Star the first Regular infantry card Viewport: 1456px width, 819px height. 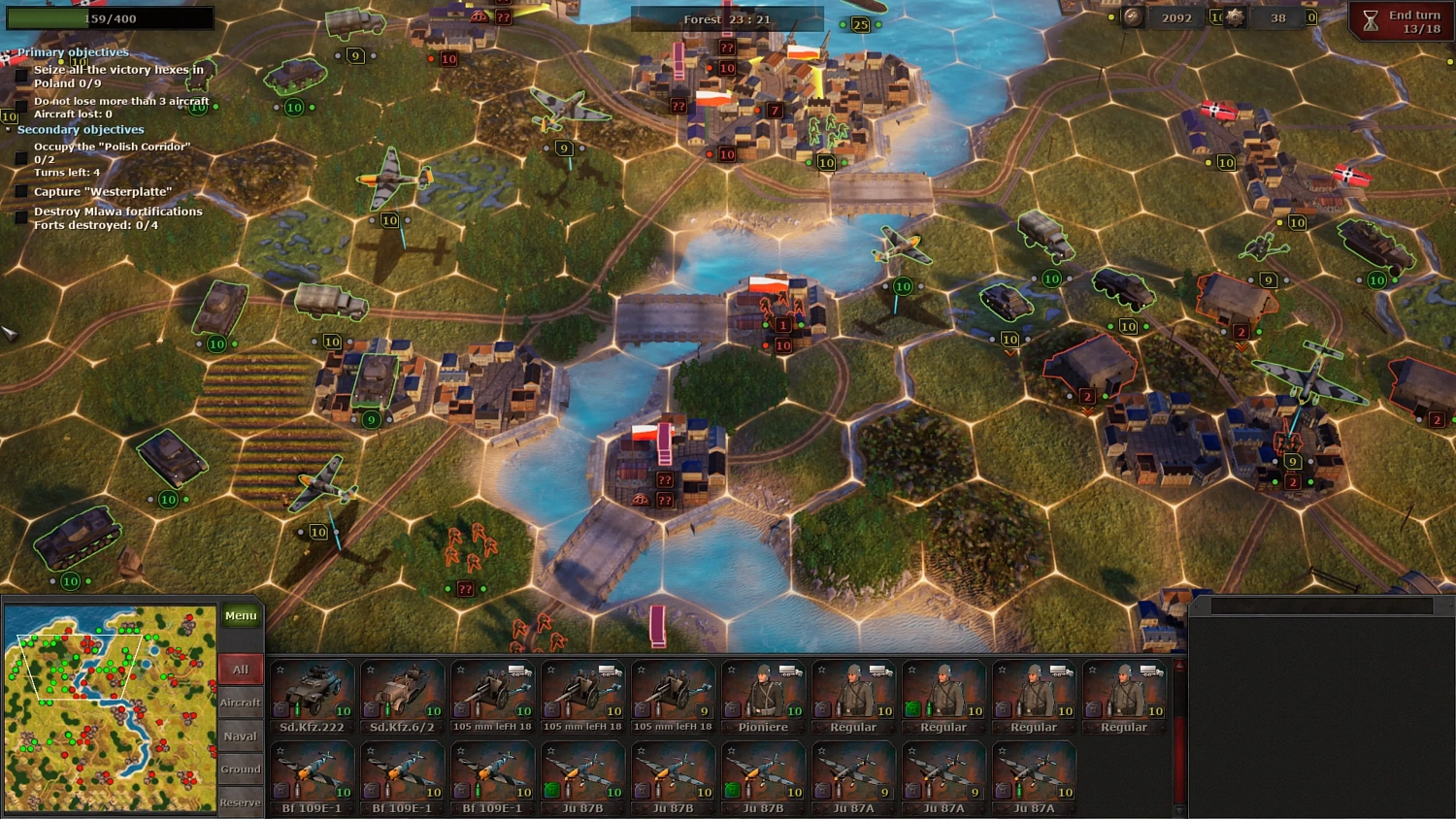point(820,667)
